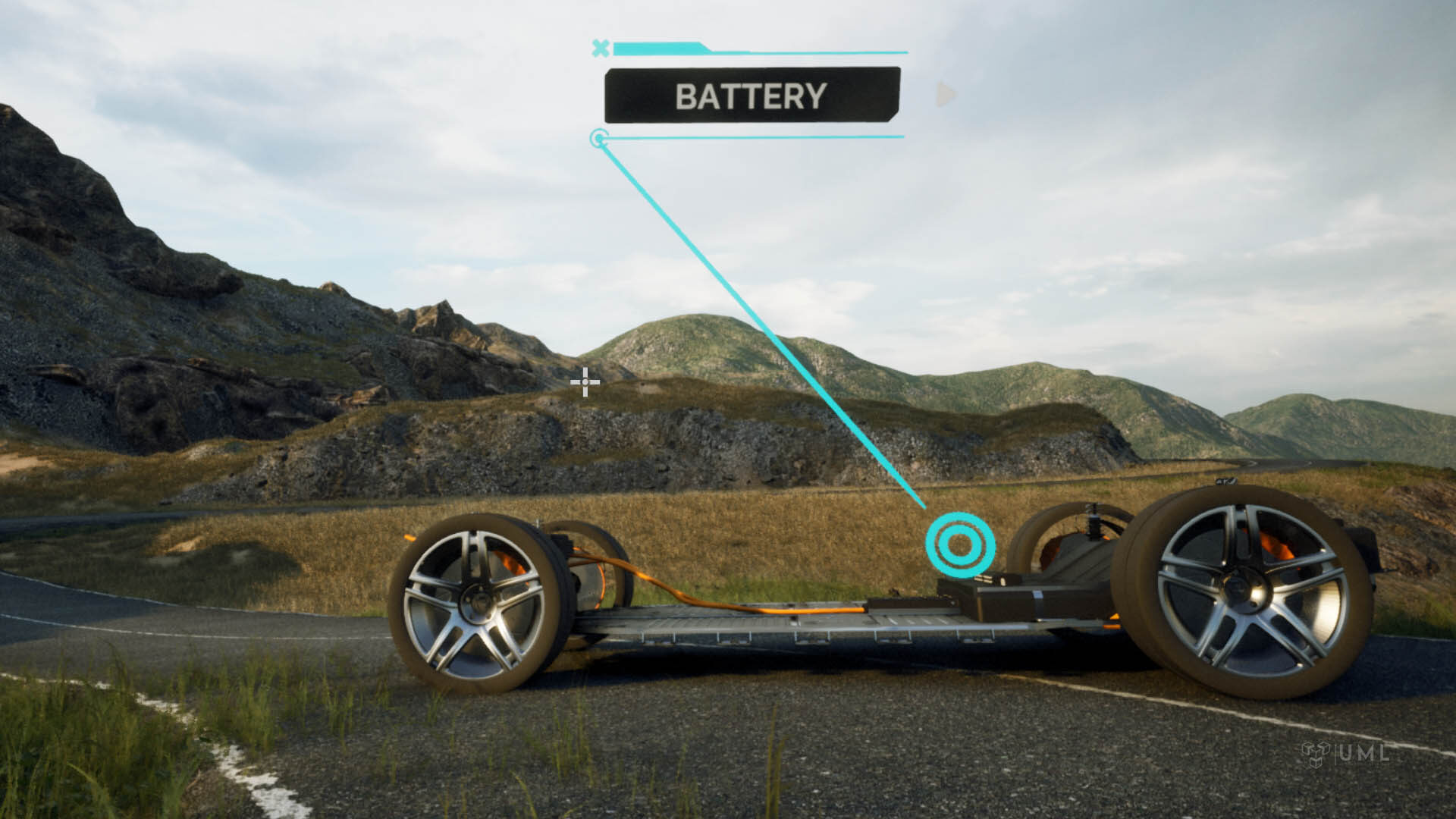Select the circular hotspot marker on the battery pack
1456x819 pixels.
(959, 542)
